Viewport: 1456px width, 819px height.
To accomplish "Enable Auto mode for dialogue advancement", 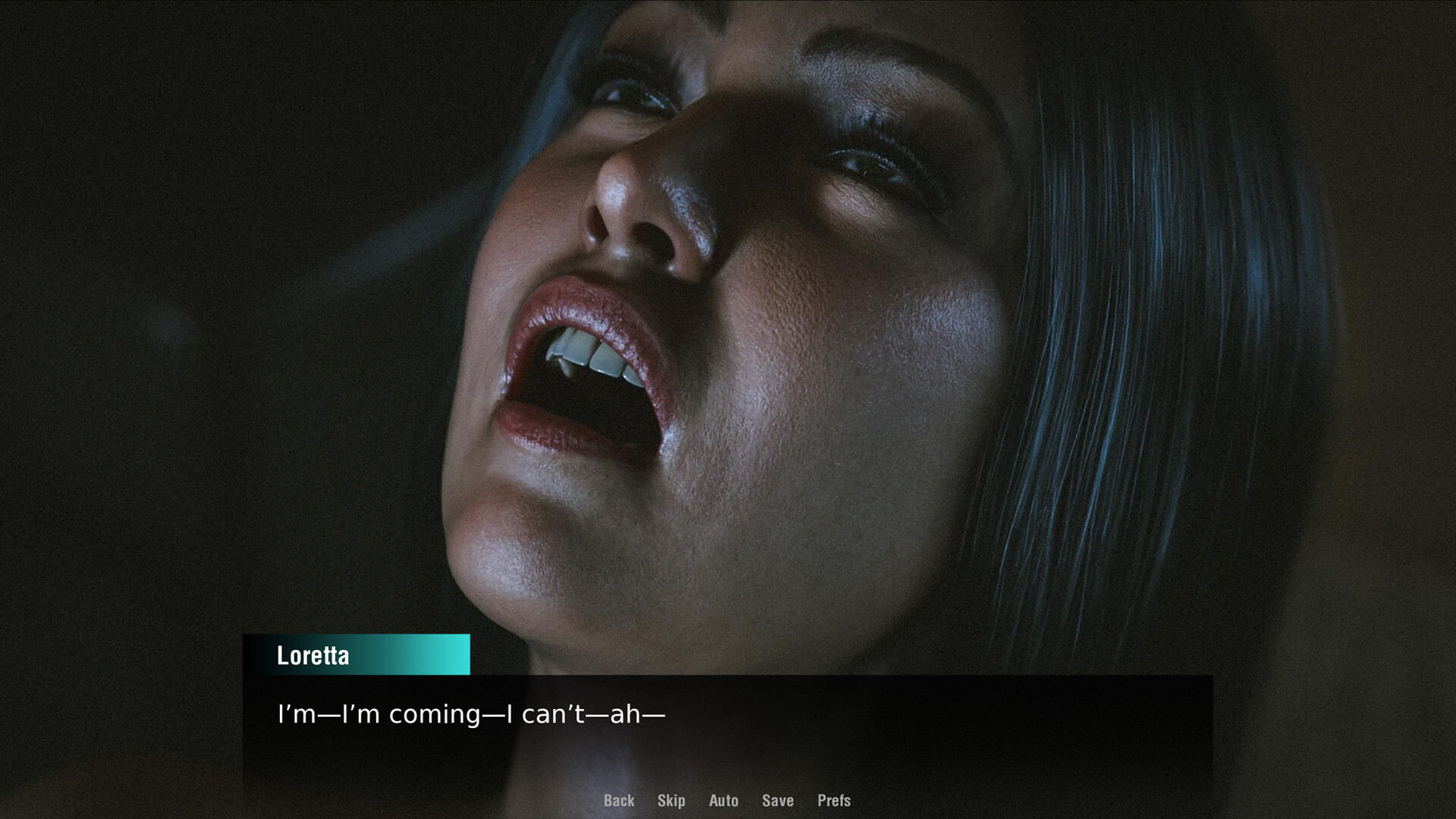I will [723, 801].
